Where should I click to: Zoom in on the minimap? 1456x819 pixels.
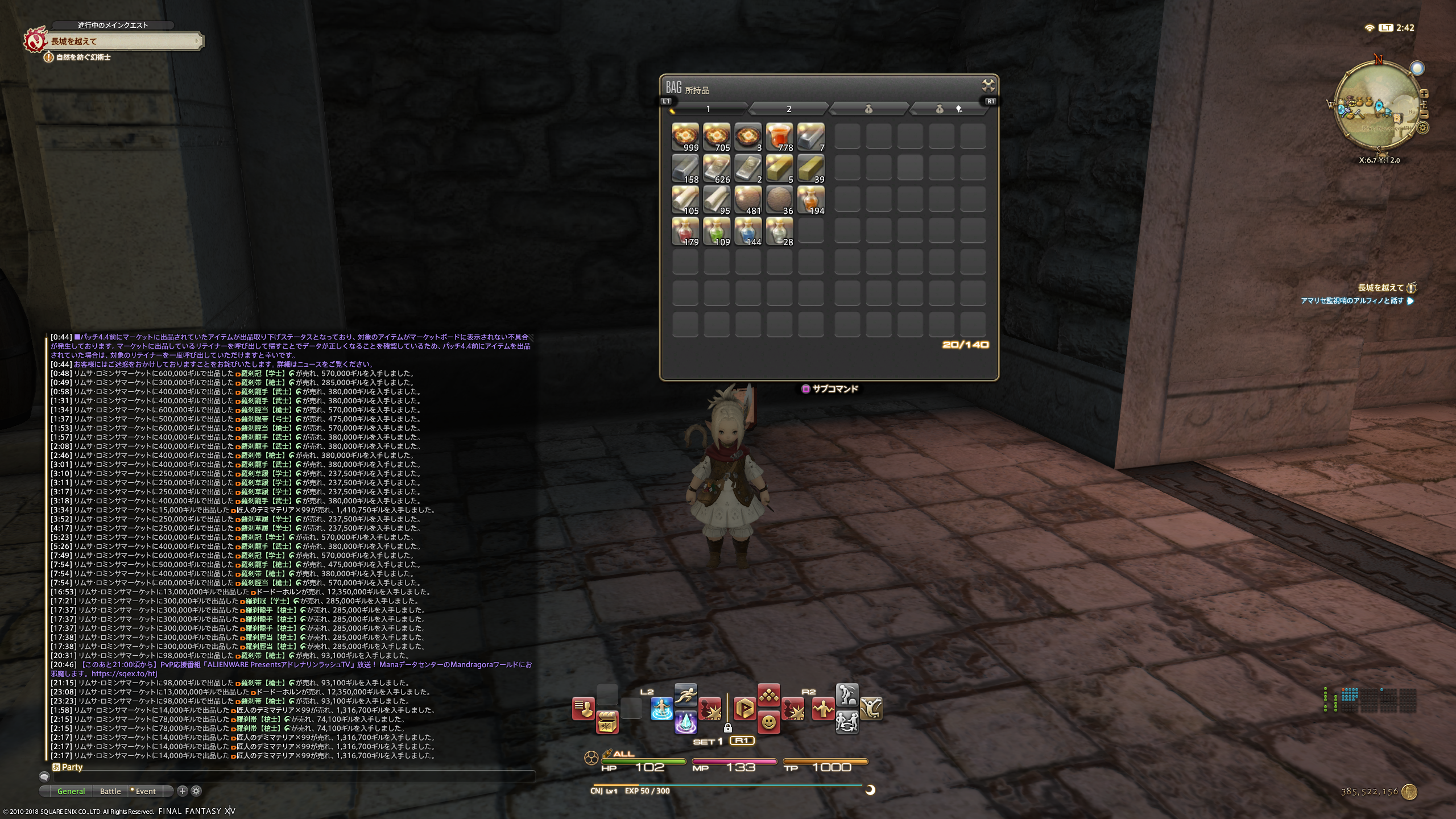click(x=1424, y=94)
